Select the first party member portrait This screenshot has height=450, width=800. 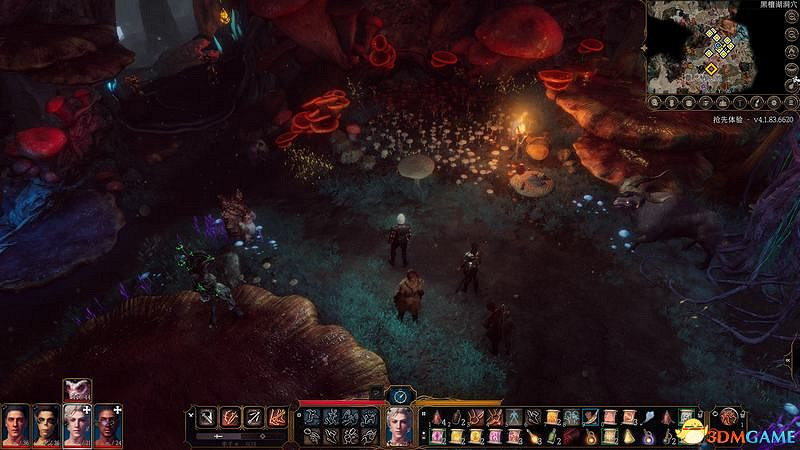tap(16, 424)
